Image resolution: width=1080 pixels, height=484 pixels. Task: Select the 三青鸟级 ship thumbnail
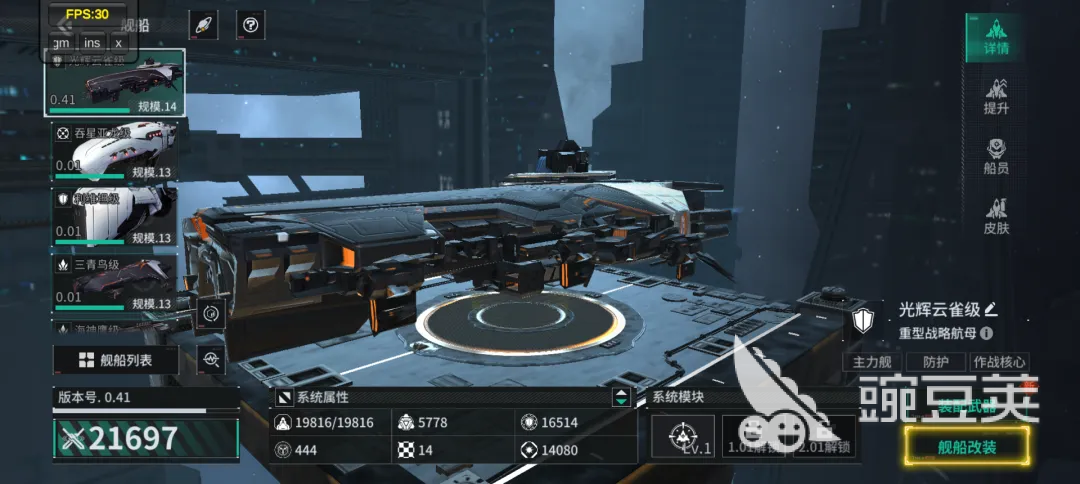(114, 282)
